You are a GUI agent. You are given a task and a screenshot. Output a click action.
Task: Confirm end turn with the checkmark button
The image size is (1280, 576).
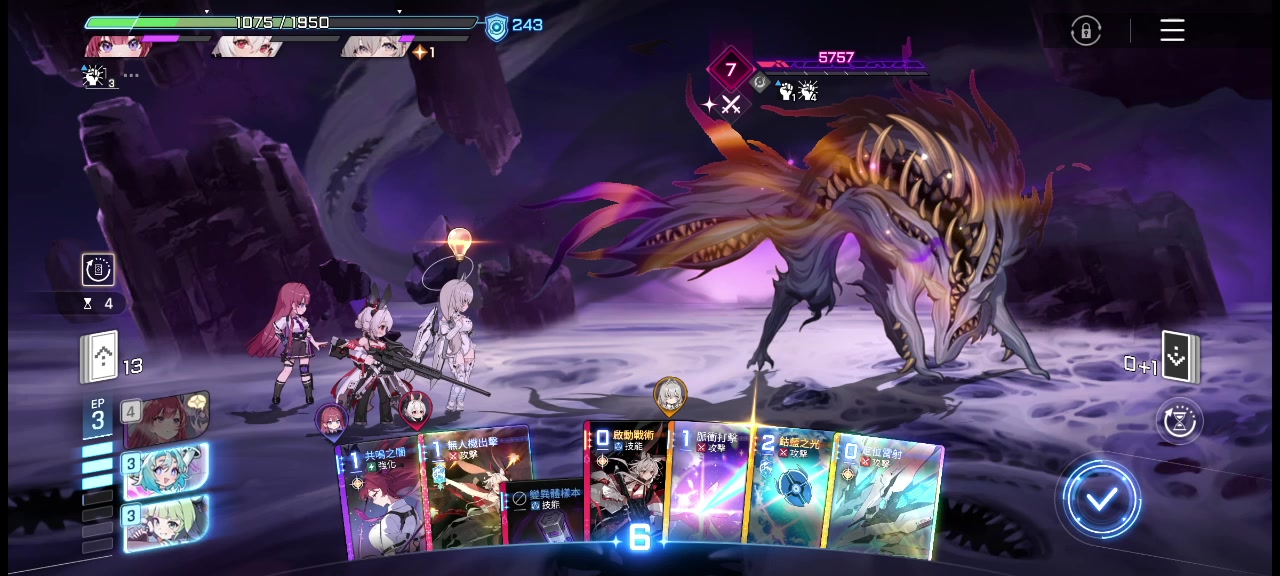tap(1102, 499)
